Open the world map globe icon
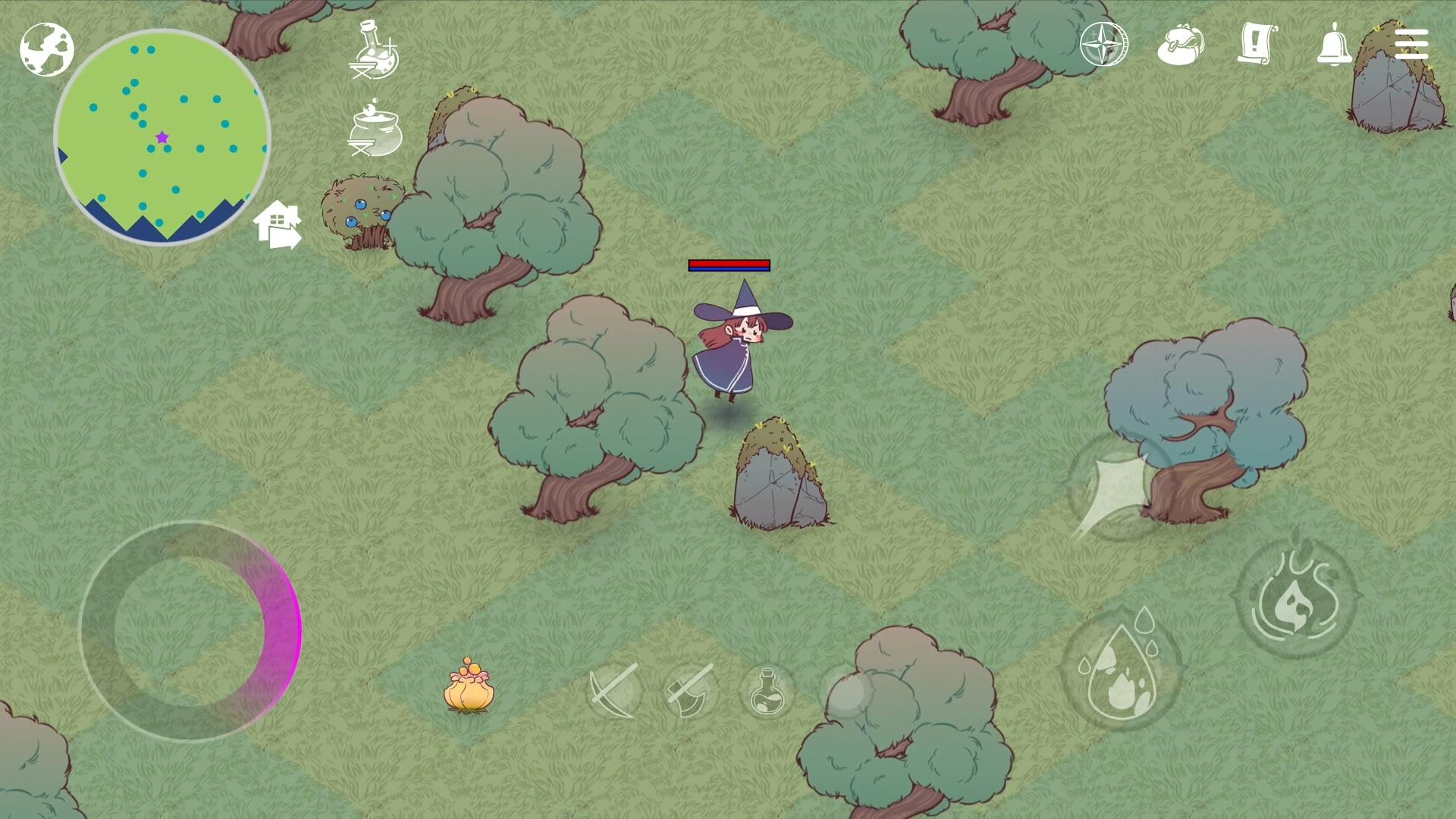The height and width of the screenshot is (819, 1456). (x=47, y=49)
